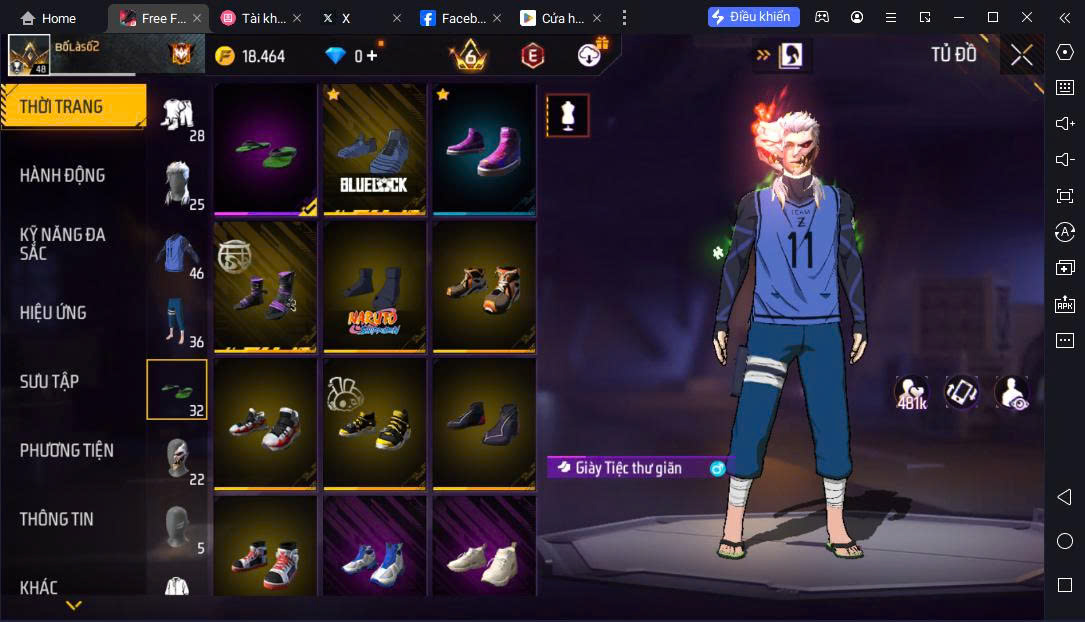Click the Điều khiển emulator button
Viewport: 1085px width, 622px height.
pyautogui.click(x=753, y=17)
